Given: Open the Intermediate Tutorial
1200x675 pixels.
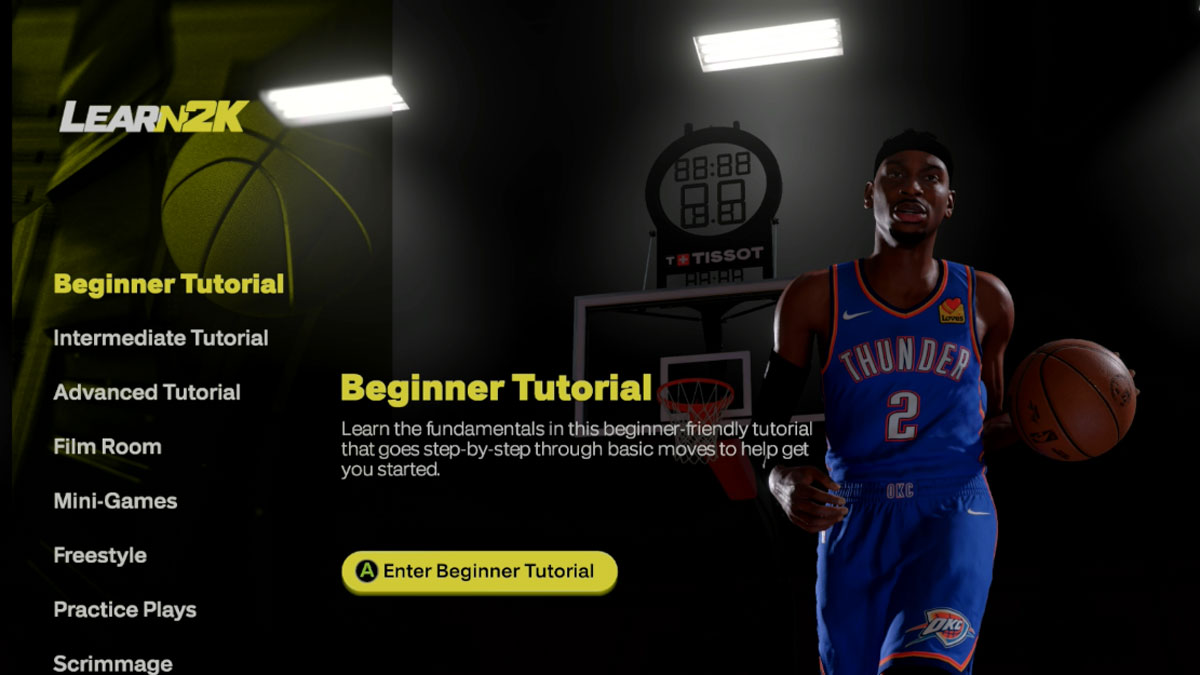Looking at the screenshot, I should tap(160, 338).
